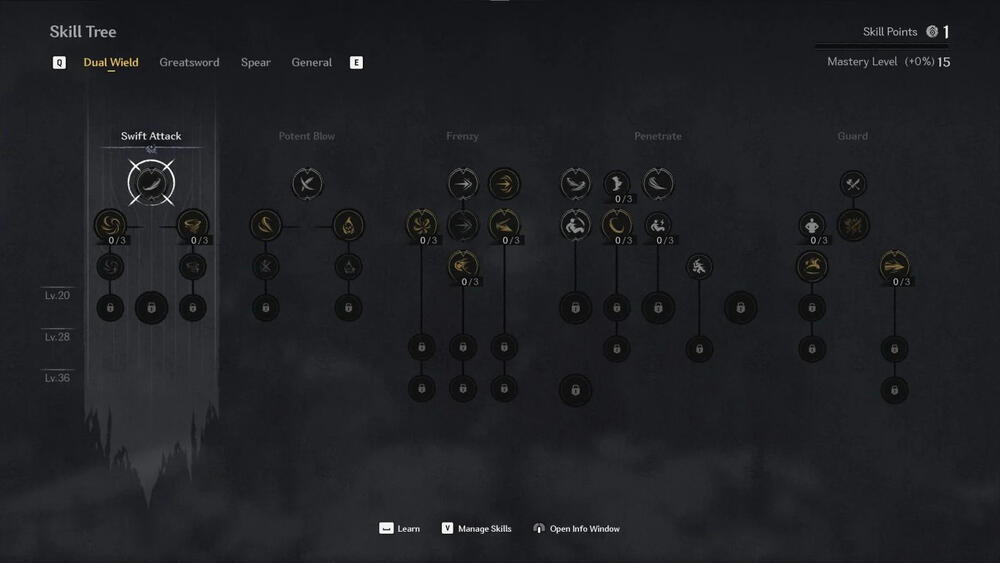Screen dimensions: 1000x563
Task: Select the General tab
Action: (x=312, y=62)
